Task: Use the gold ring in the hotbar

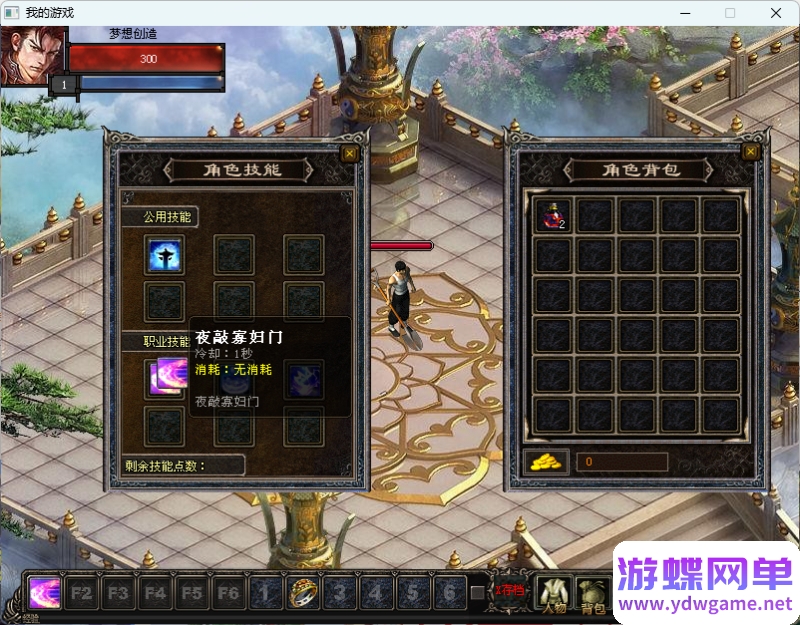Action: [x=303, y=592]
